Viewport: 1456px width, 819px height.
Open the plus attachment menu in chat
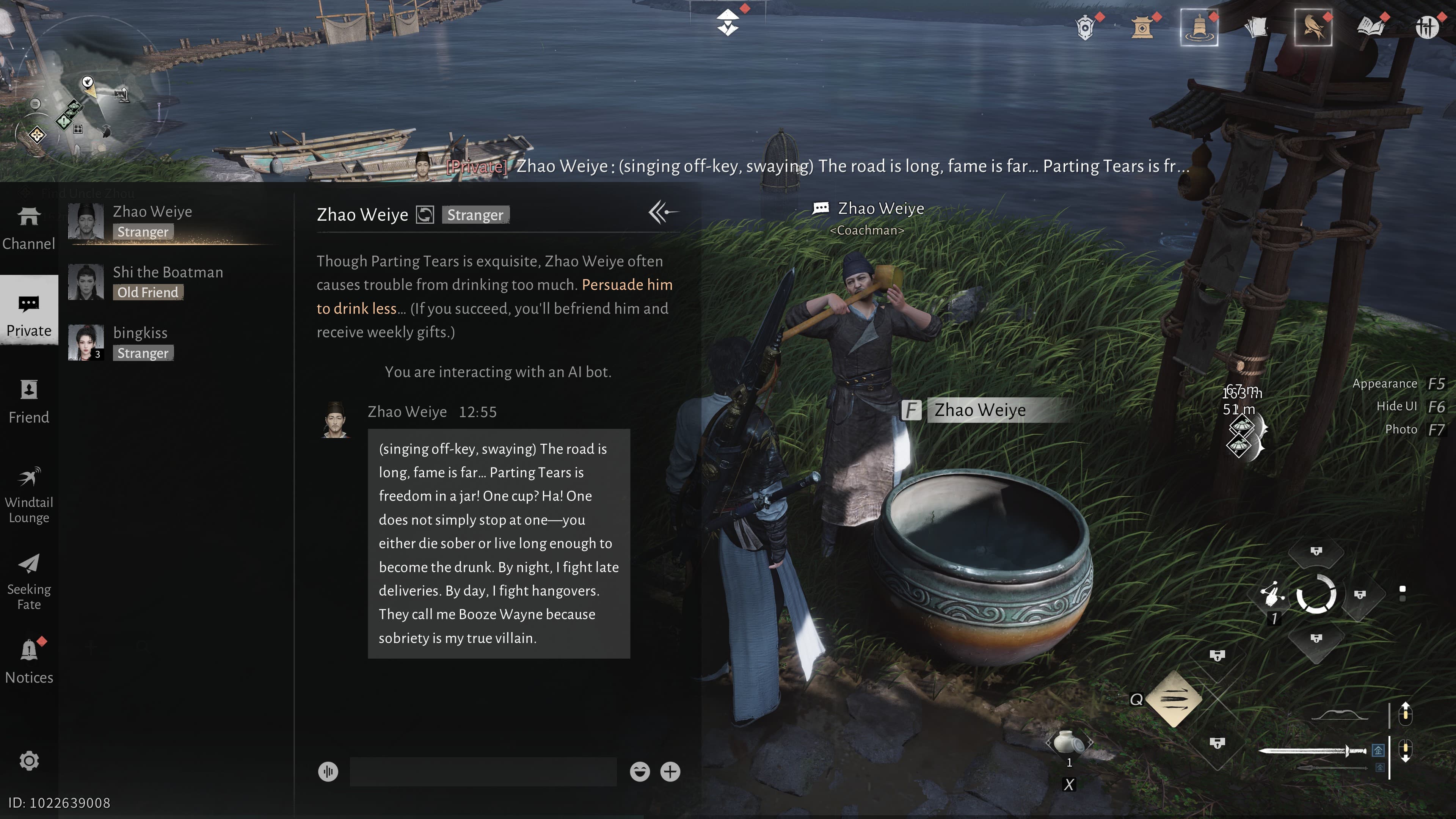point(670,772)
